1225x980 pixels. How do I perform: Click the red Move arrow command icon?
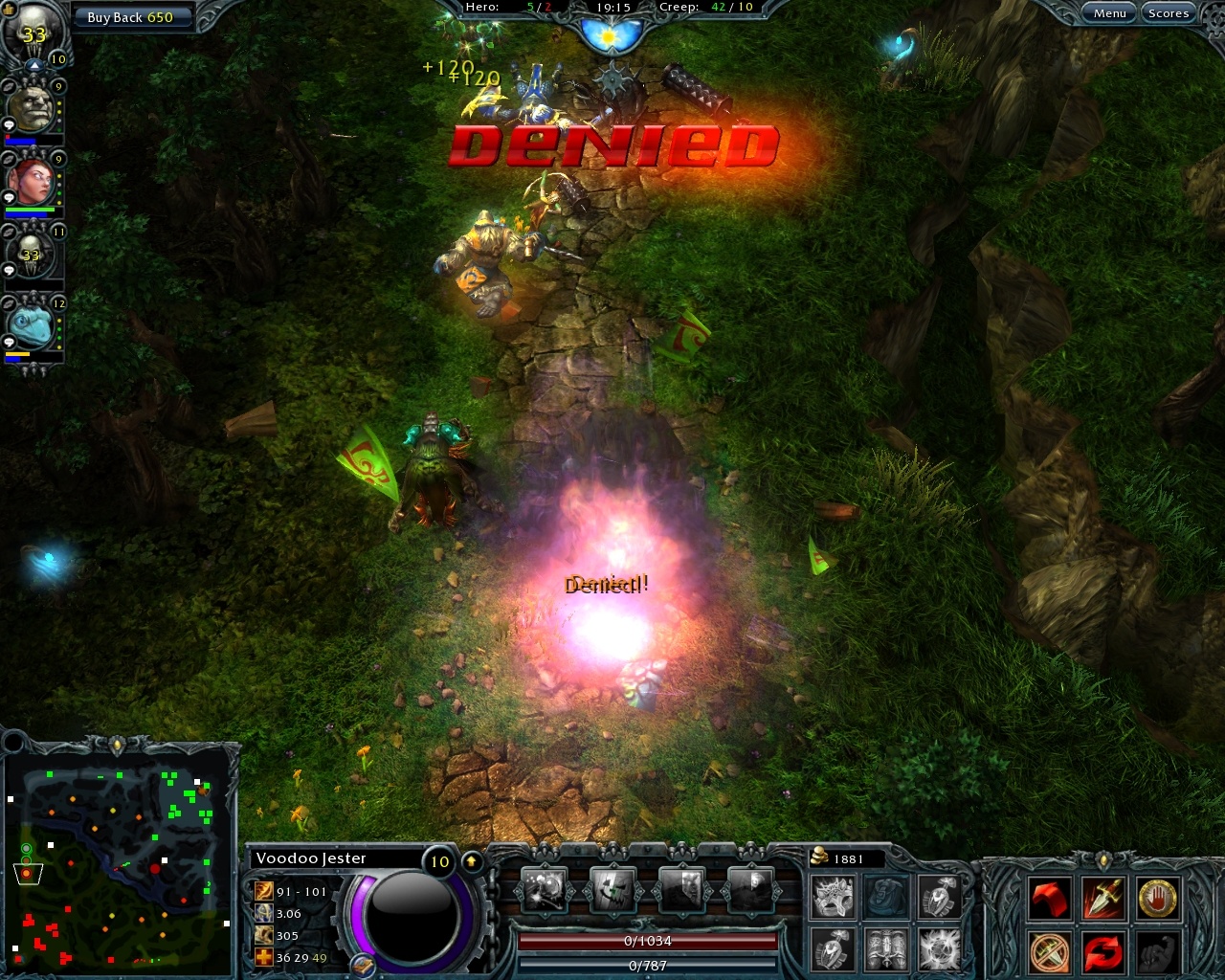tap(1048, 898)
